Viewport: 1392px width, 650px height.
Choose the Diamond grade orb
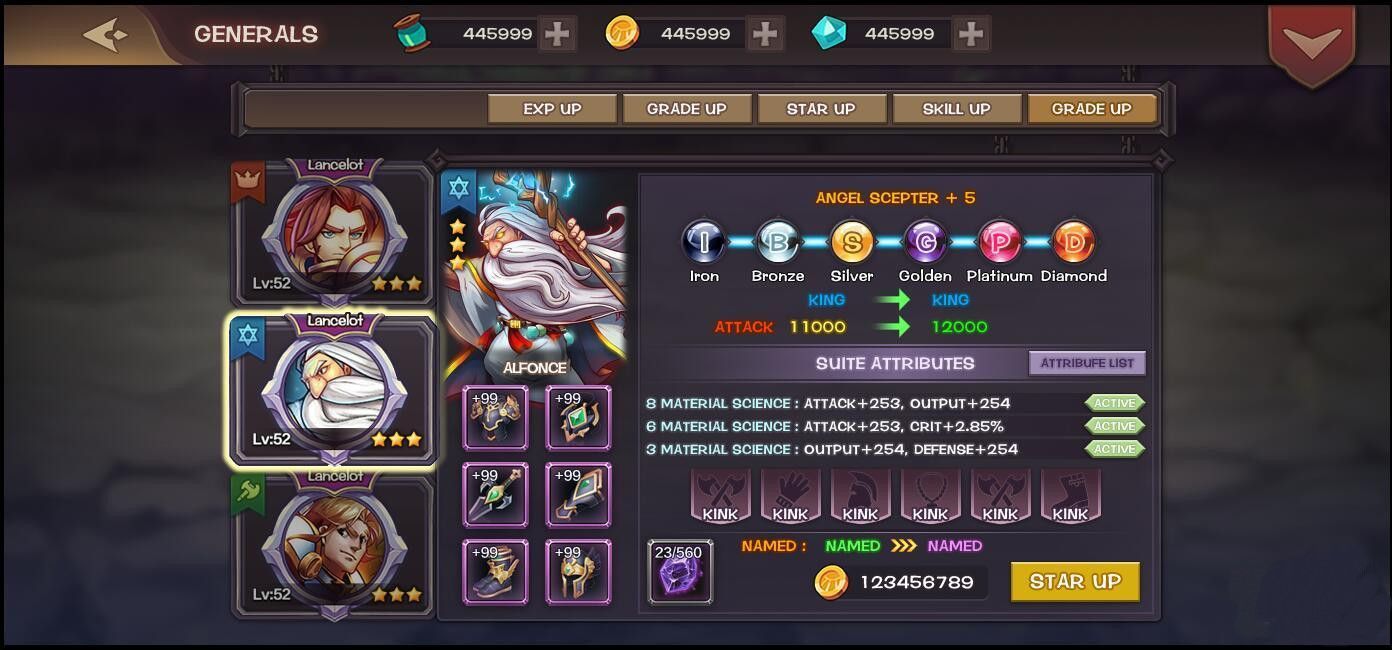click(1073, 243)
